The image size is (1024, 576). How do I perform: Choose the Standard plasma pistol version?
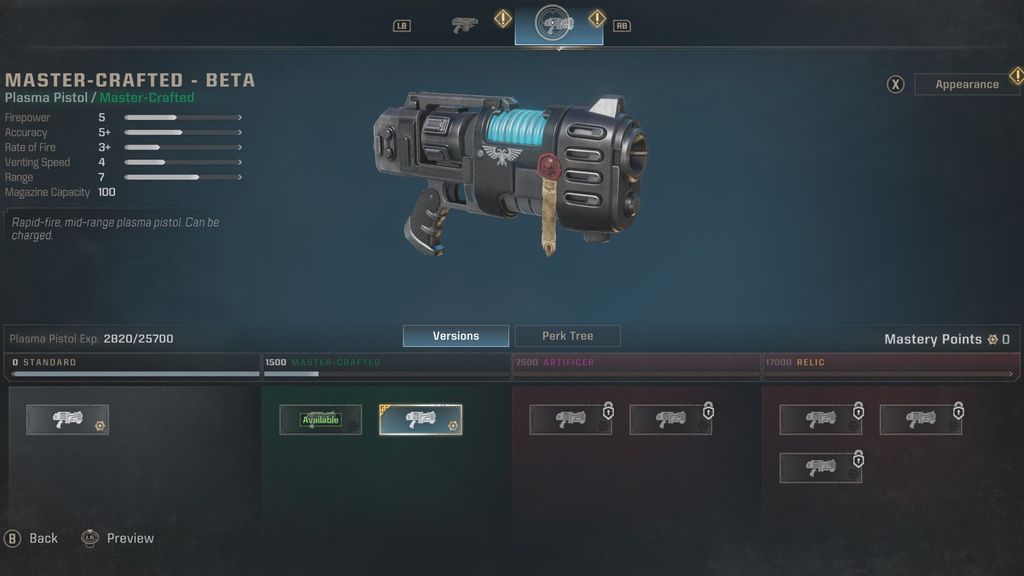67,420
